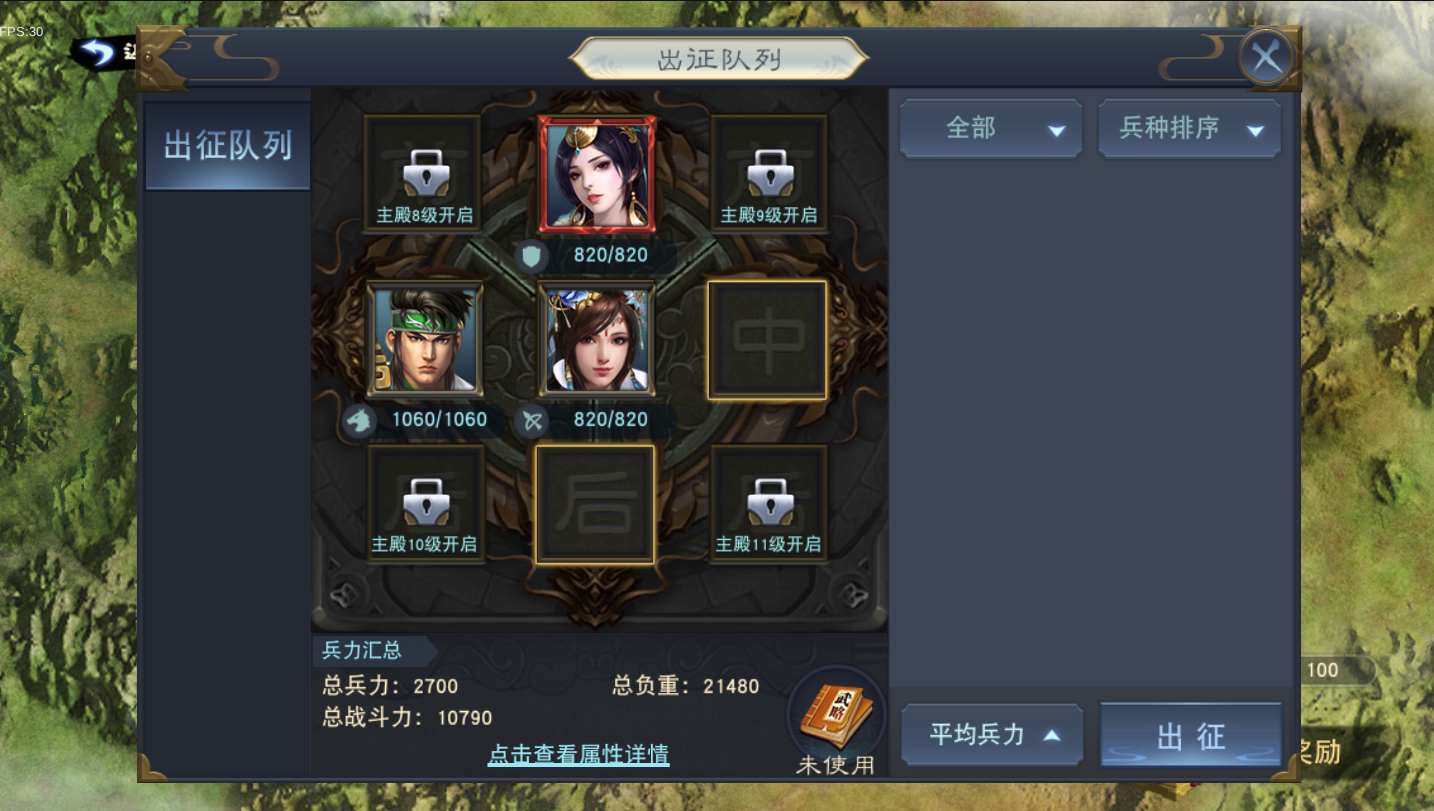The height and width of the screenshot is (811, 1434).
Task: Choose the empty 中 formation slot
Action: click(x=767, y=340)
